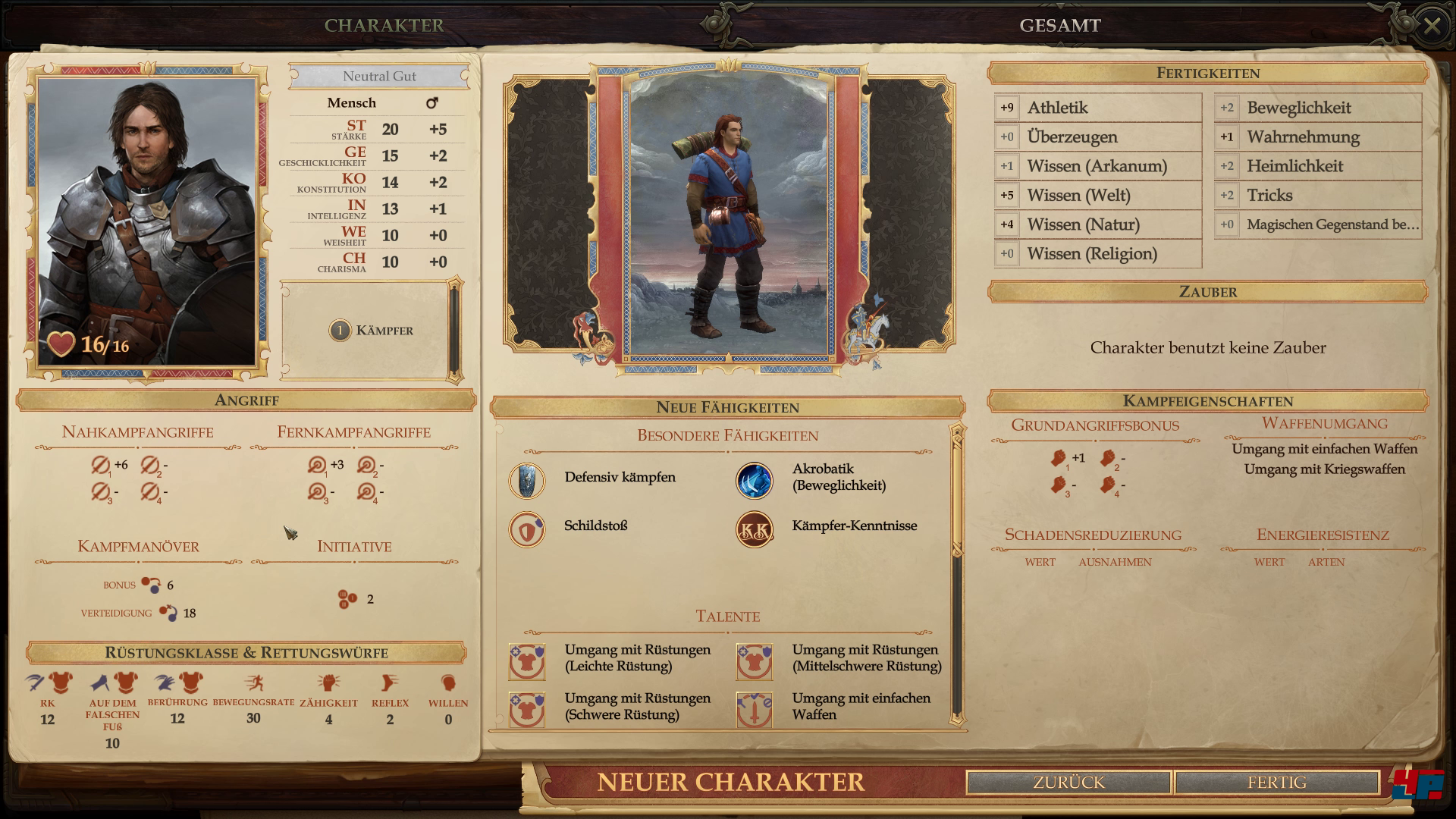The image size is (1456, 819).
Task: Select the Athletik skill row
Action: [1097, 108]
